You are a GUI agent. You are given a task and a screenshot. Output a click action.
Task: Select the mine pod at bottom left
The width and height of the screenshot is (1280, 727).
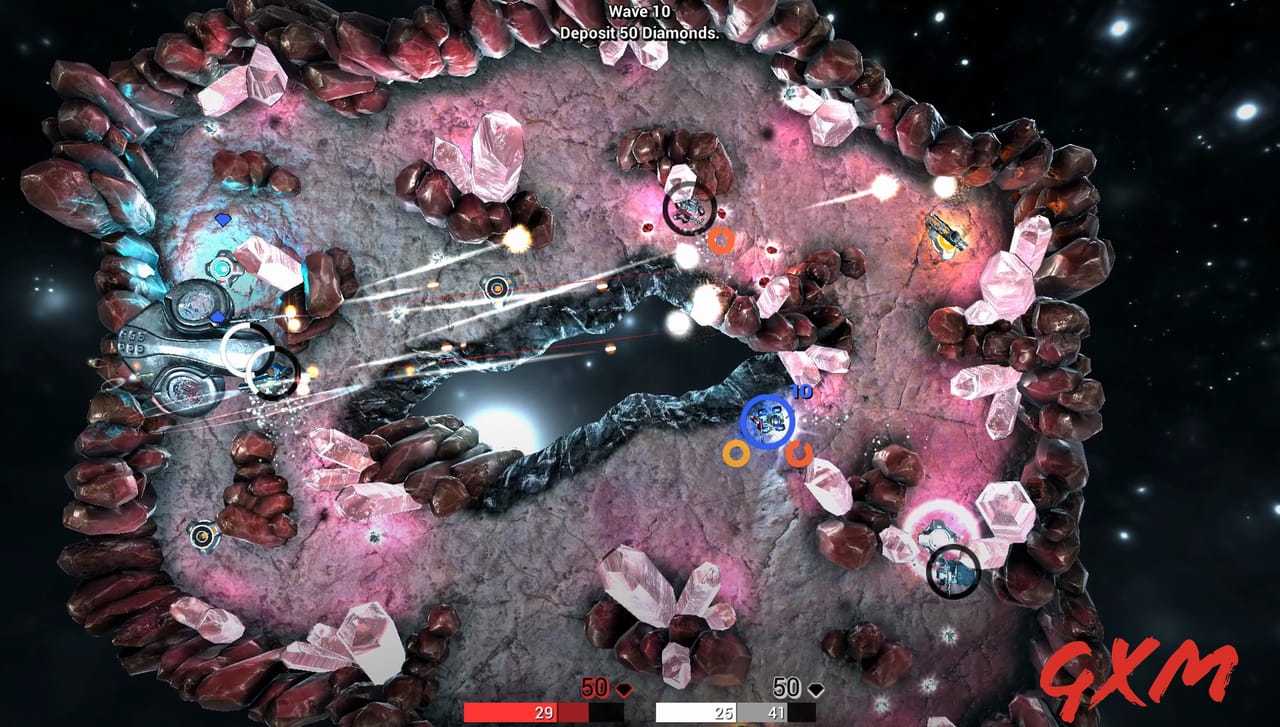203,537
